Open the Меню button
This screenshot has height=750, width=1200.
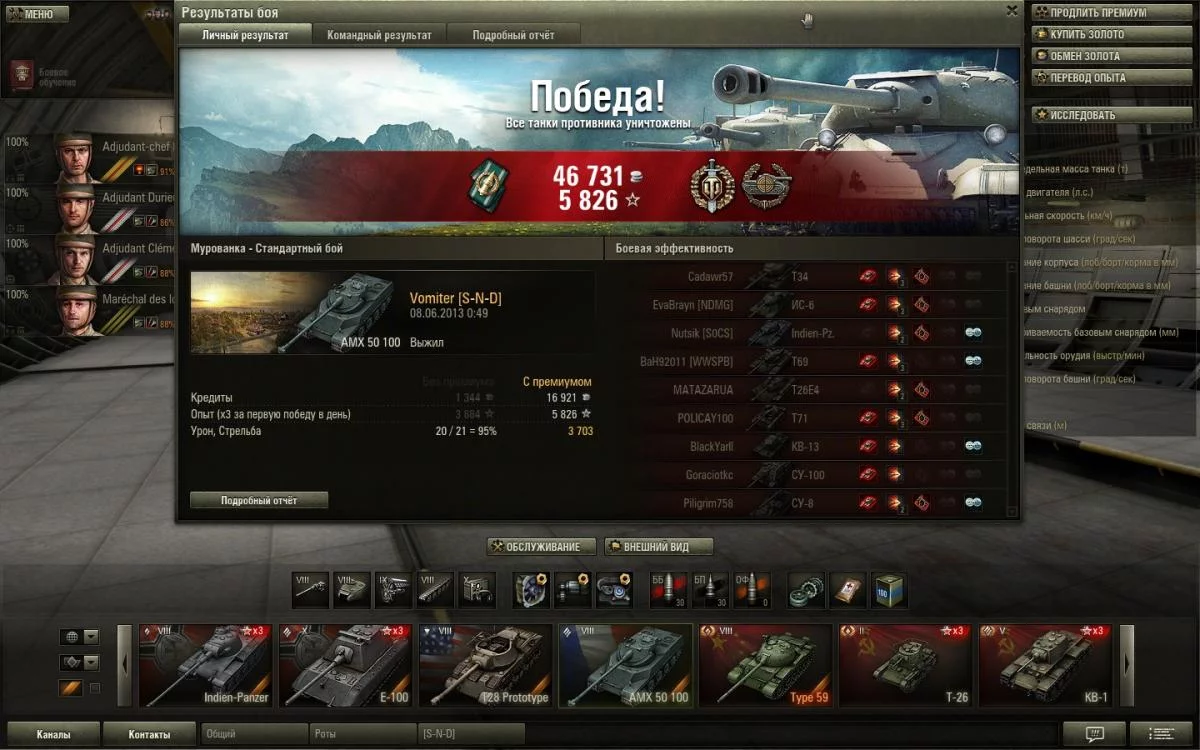[x=35, y=14]
